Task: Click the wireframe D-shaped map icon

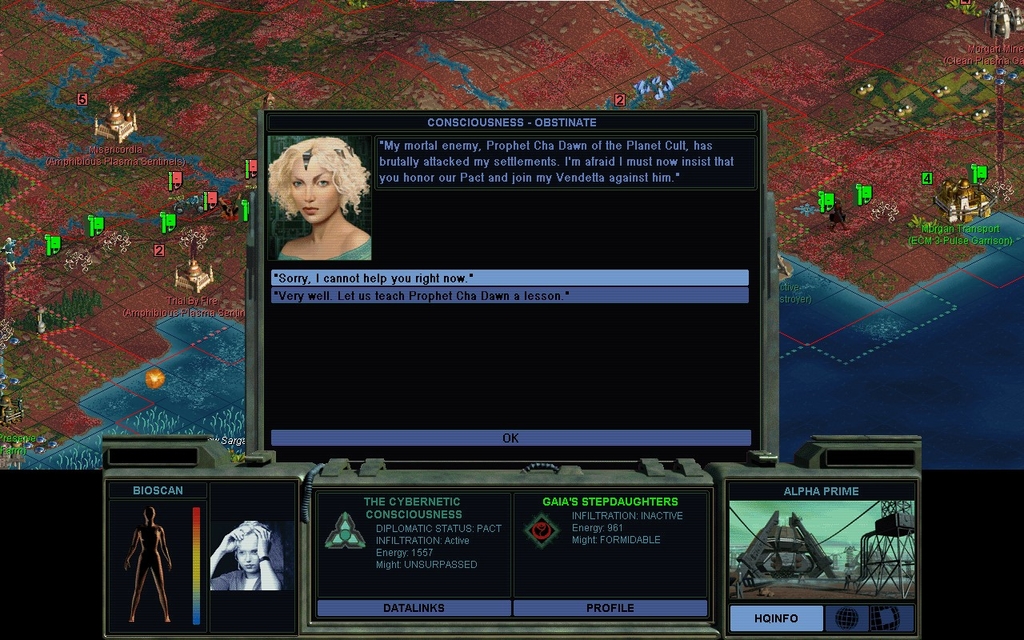Action: (884, 619)
